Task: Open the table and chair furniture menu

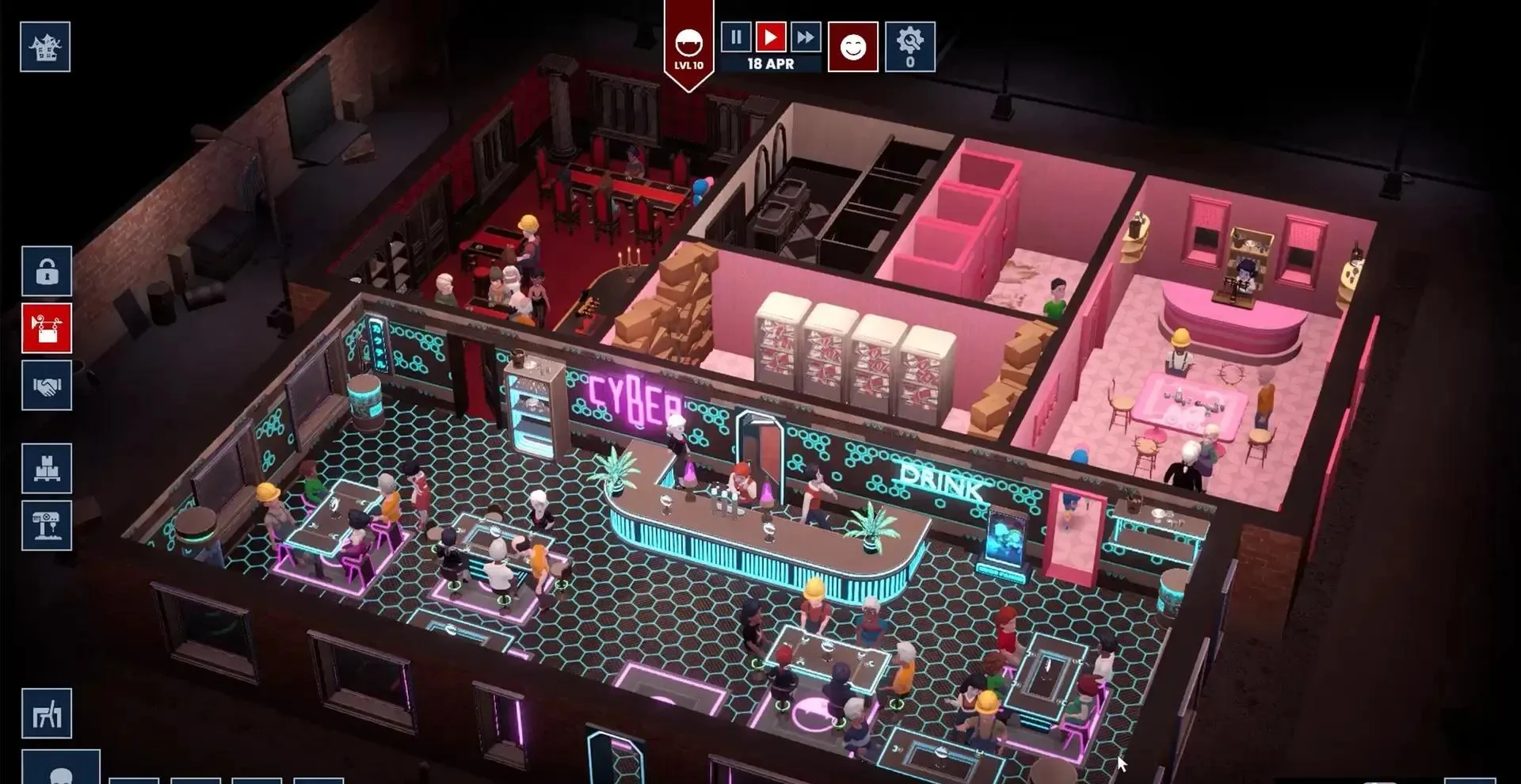Action: (x=47, y=714)
